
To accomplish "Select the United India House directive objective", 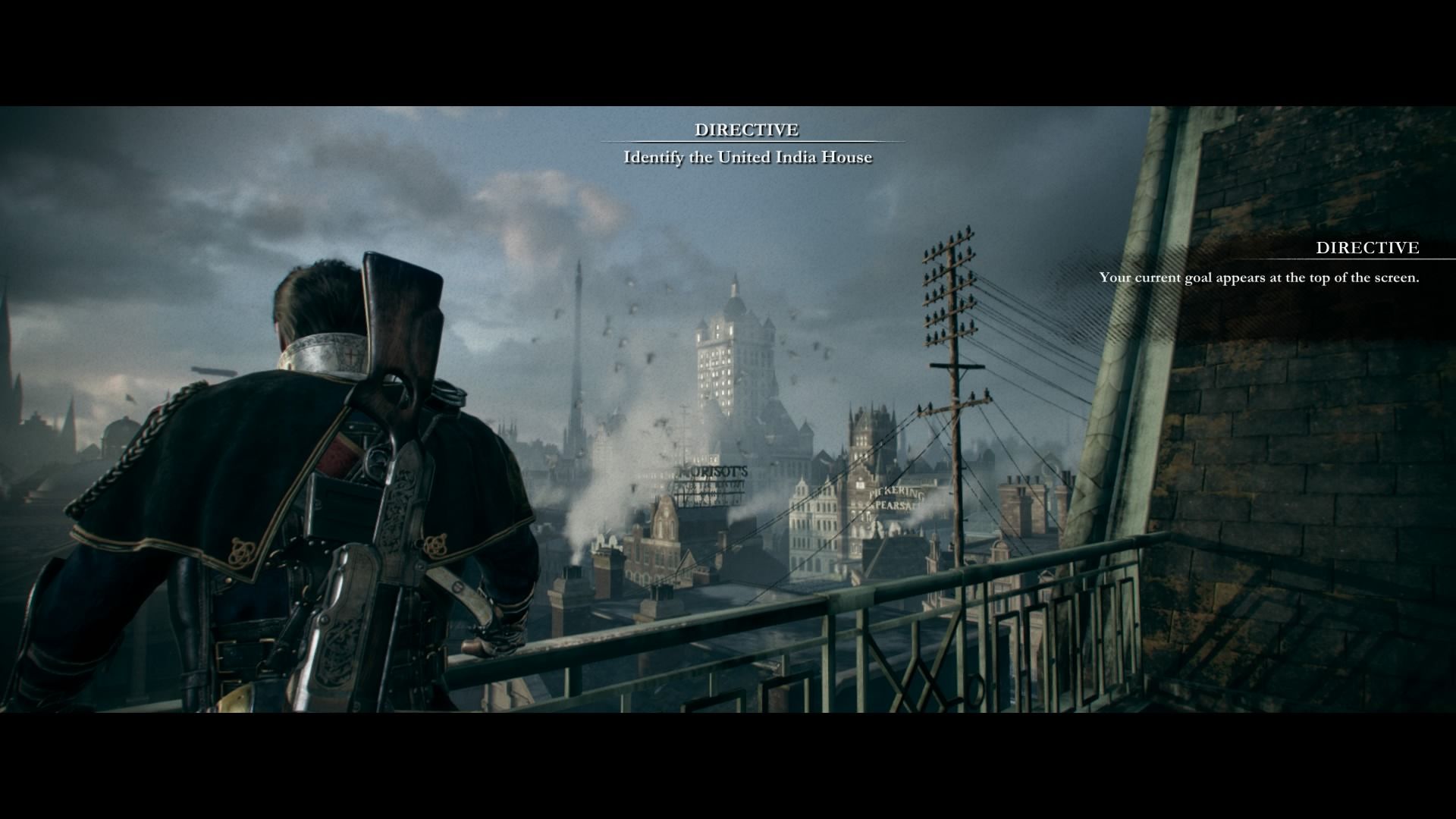I will [x=748, y=157].
